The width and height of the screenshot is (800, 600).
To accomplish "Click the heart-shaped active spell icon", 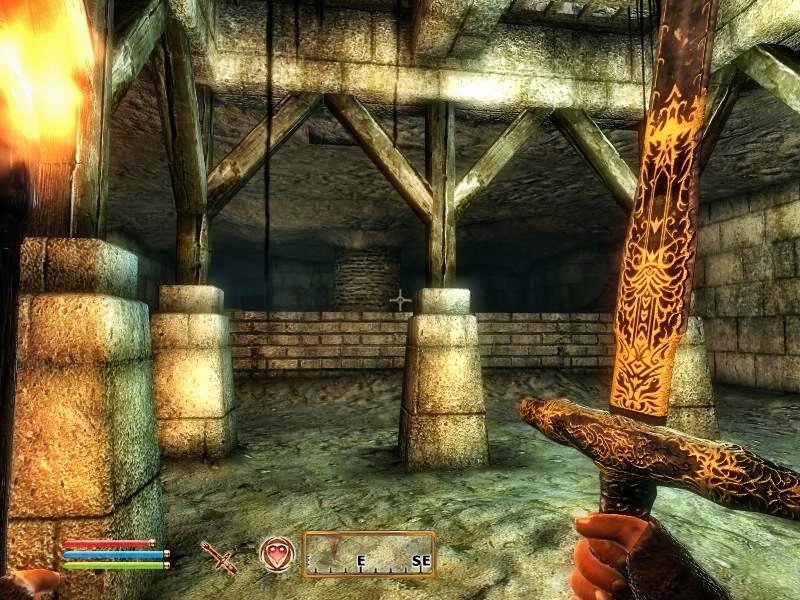I will [x=276, y=553].
